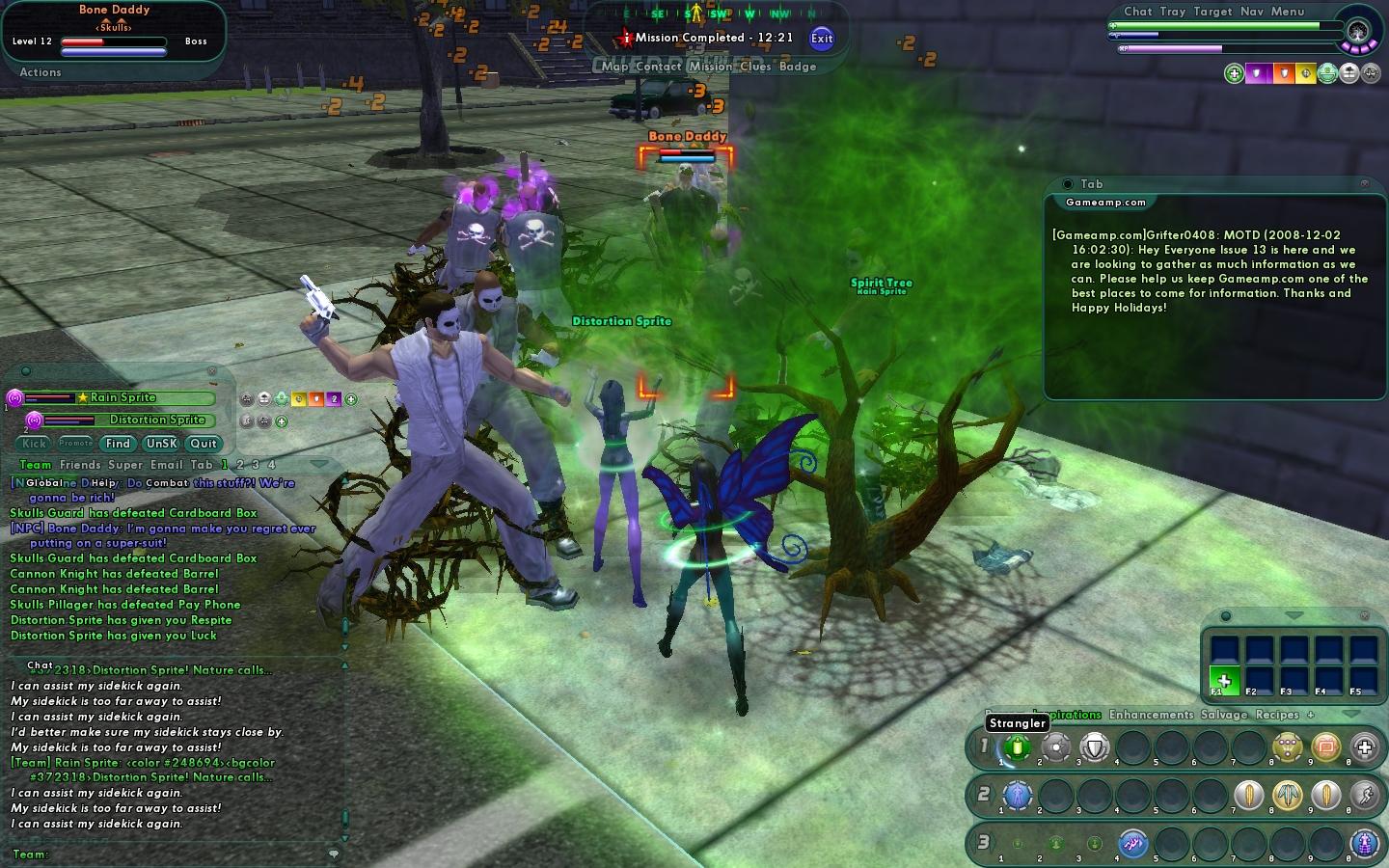Switch to the Combat chat tab
Viewport: 1389px width, 868px height.
[167, 483]
